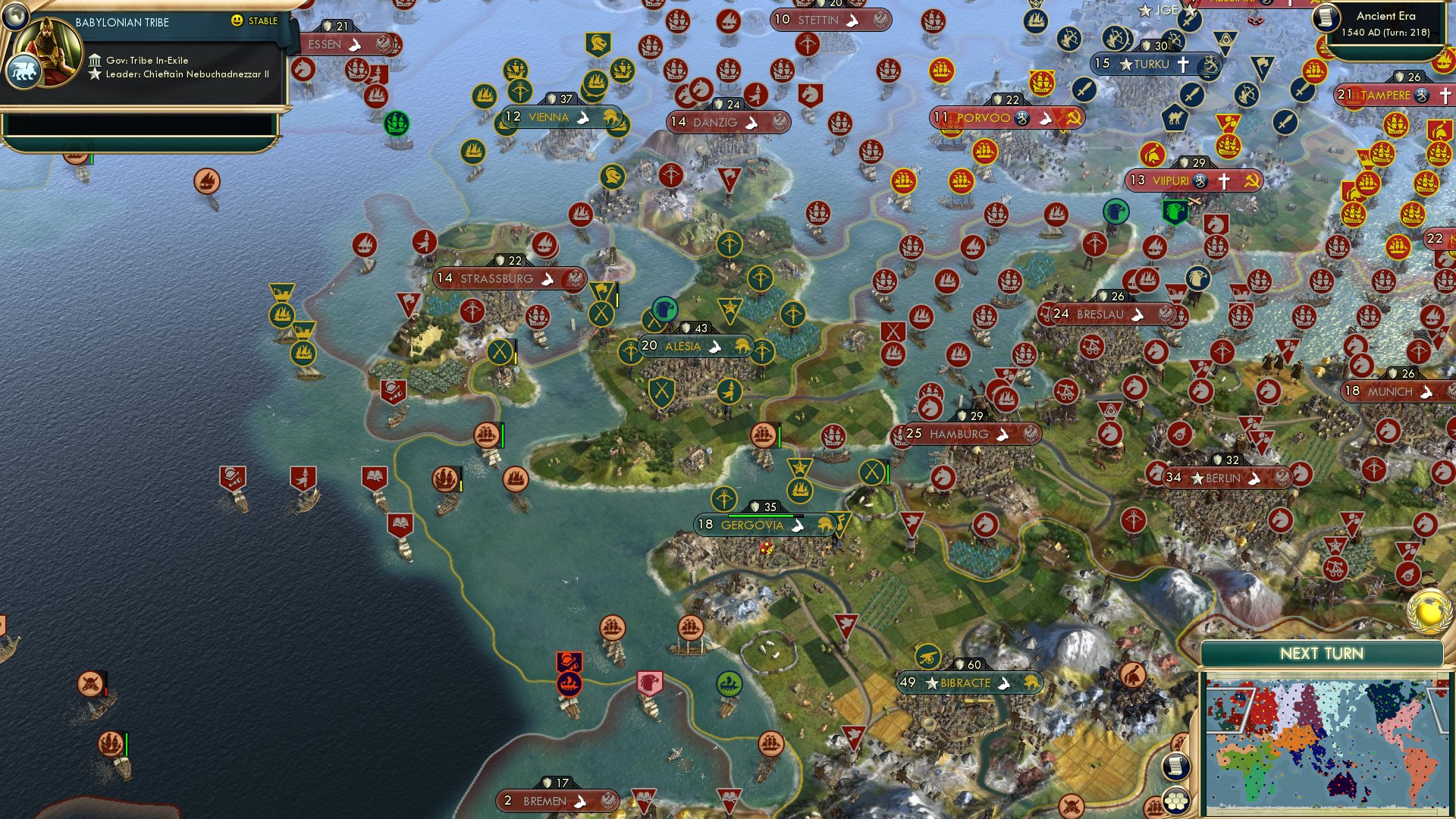Screen dimensions: 1456x819
Task: Toggle the hex grid icon below the notifications scroll
Action: (x=1175, y=800)
